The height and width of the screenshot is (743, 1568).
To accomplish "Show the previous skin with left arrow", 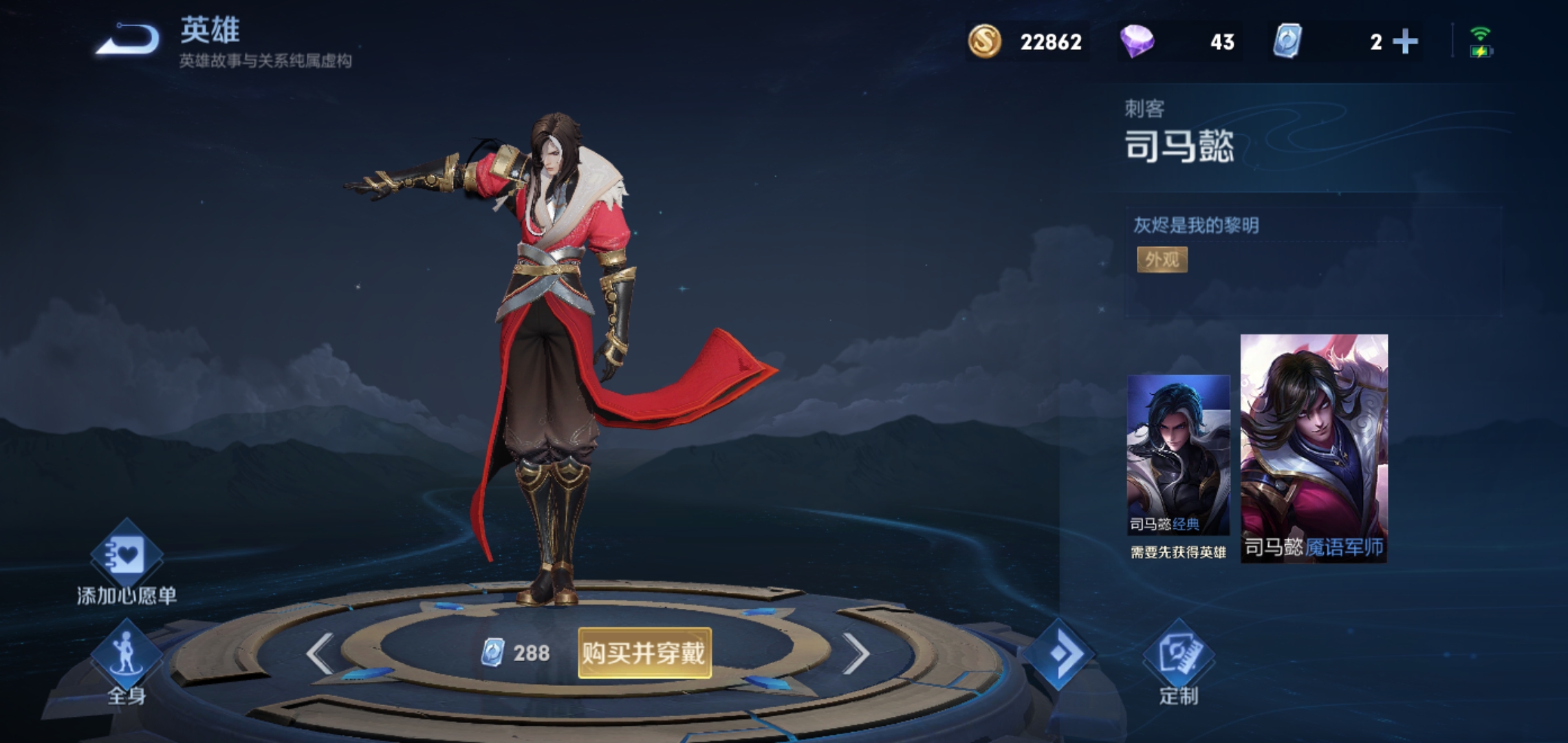I will point(320,653).
